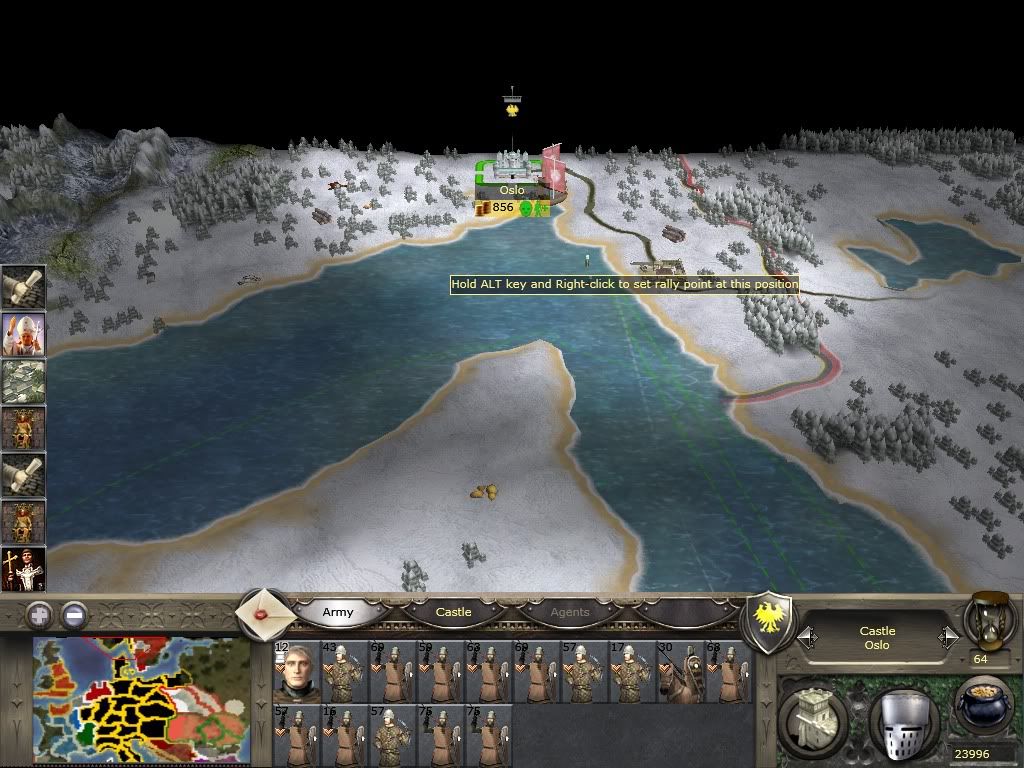Click the hourglass end turn button
This screenshot has width=1024, height=768.
988,620
